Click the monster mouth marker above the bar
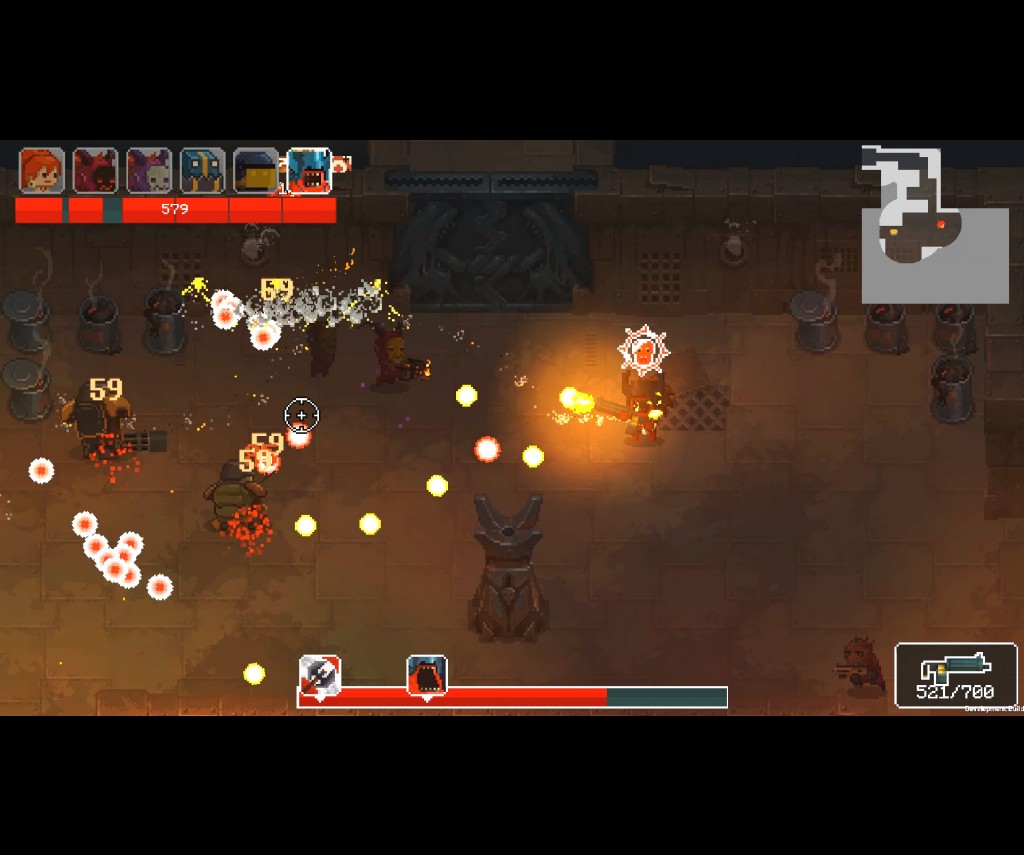Image resolution: width=1024 pixels, height=855 pixels. point(427,675)
